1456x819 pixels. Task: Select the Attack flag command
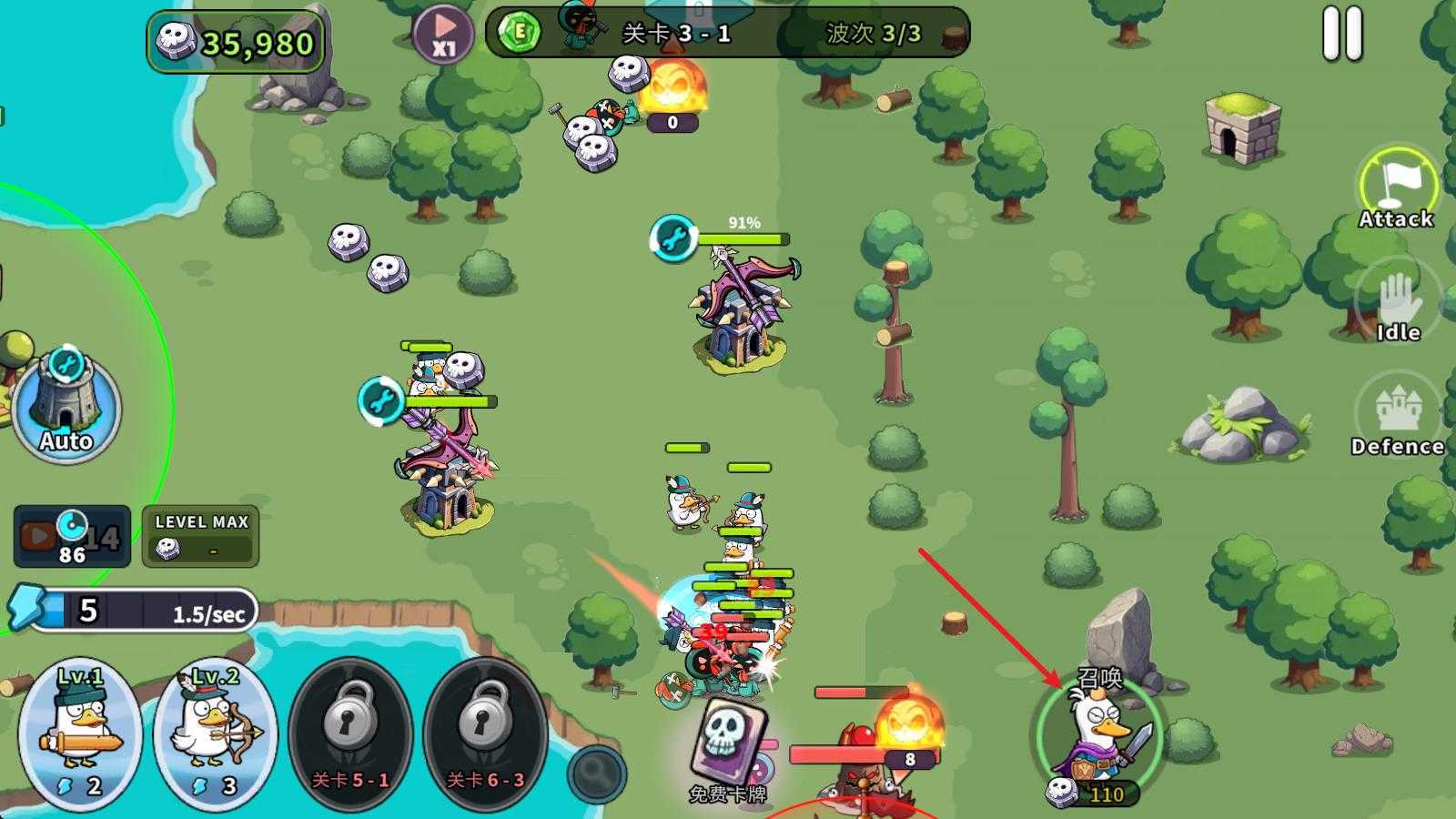click(1397, 188)
